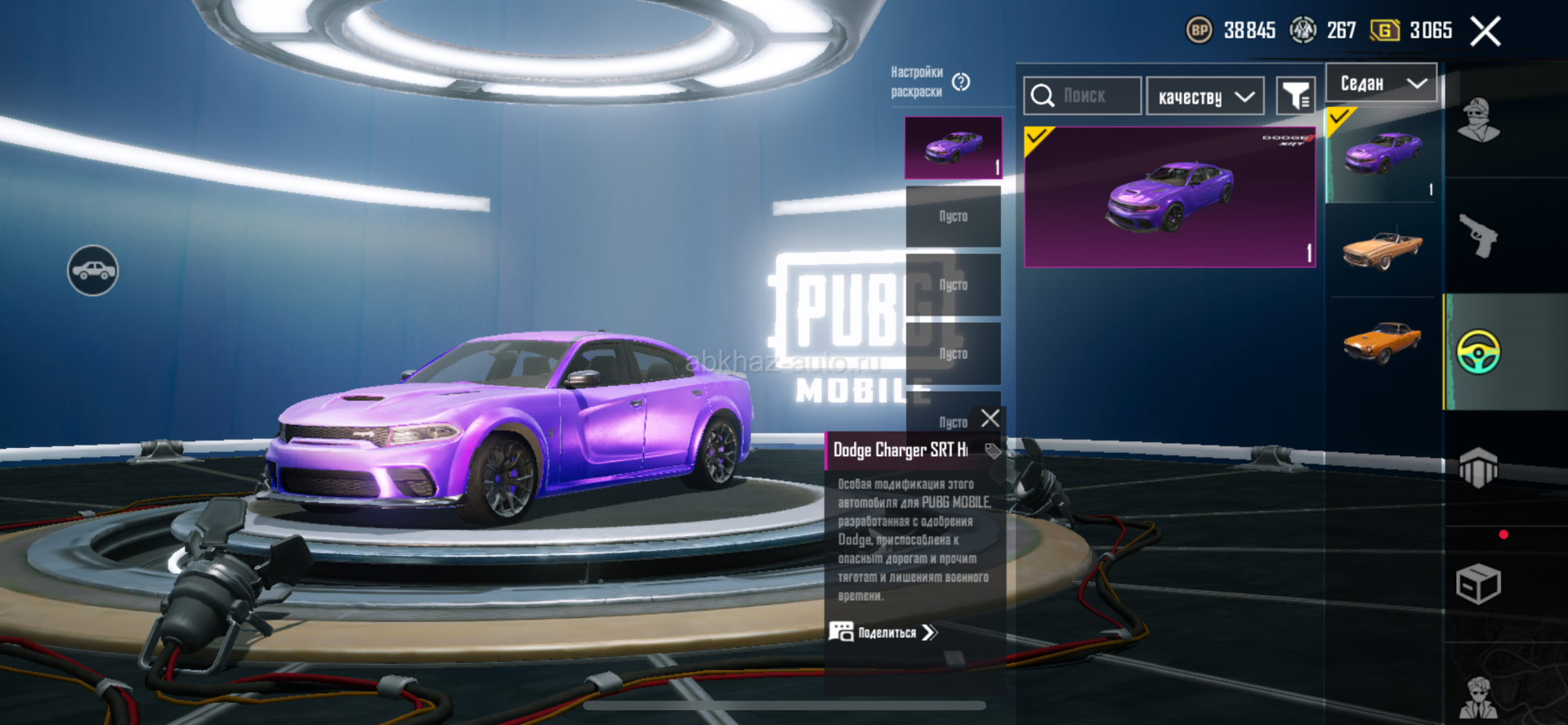Screen dimensions: 1568x725
Task: Choose the purple Dodge sedan thumbnail in the side list
Action: click(x=1383, y=155)
